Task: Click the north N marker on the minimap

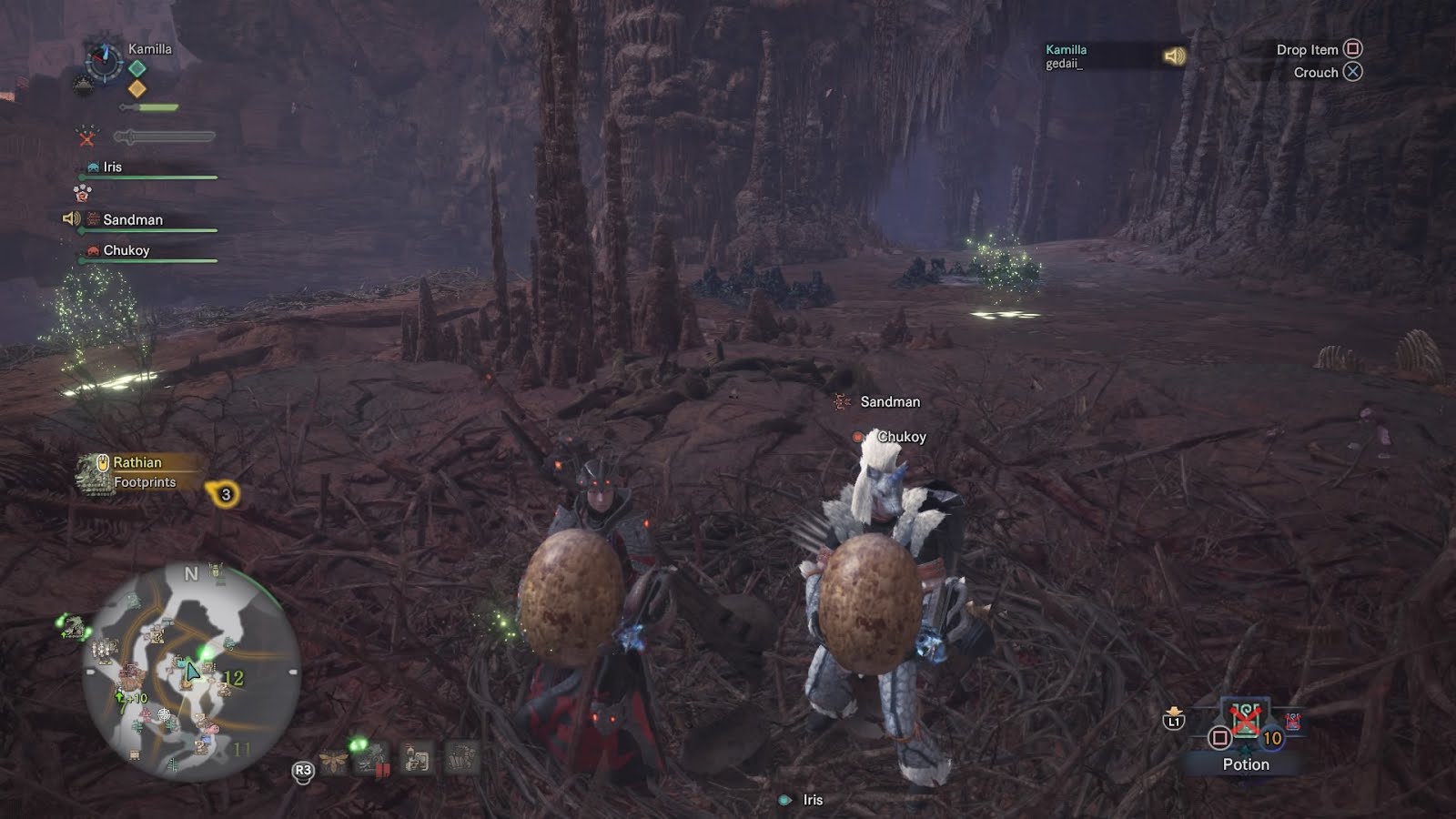Action: coord(190,573)
